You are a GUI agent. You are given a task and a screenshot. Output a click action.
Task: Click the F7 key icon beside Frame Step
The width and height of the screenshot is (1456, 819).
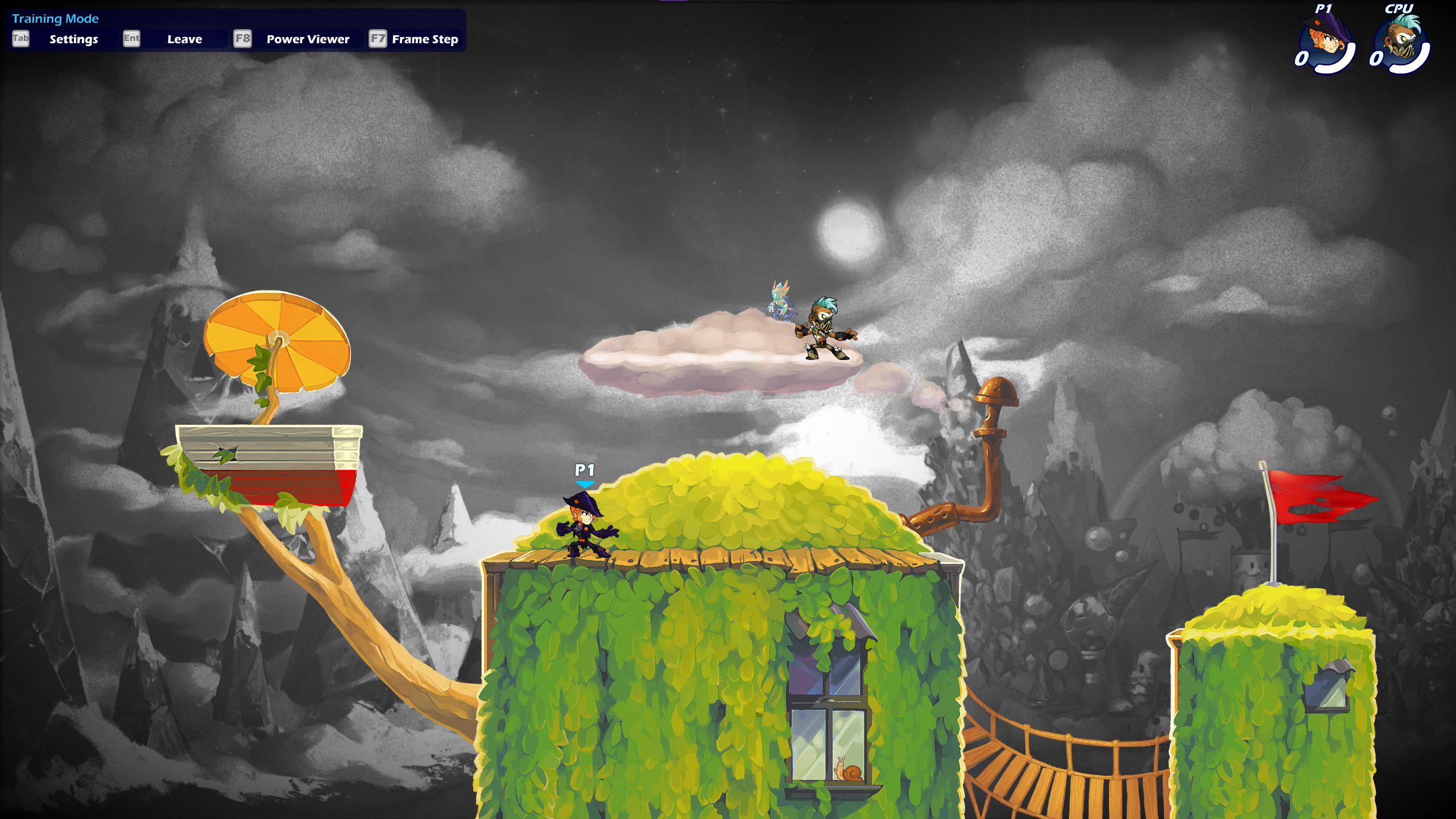pyautogui.click(x=377, y=39)
